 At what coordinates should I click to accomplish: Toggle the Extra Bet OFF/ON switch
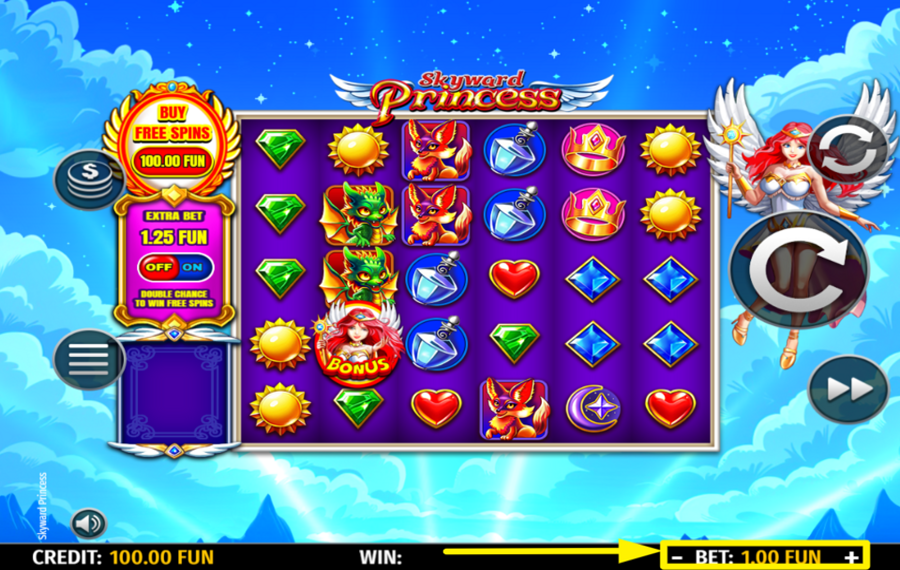[172, 269]
